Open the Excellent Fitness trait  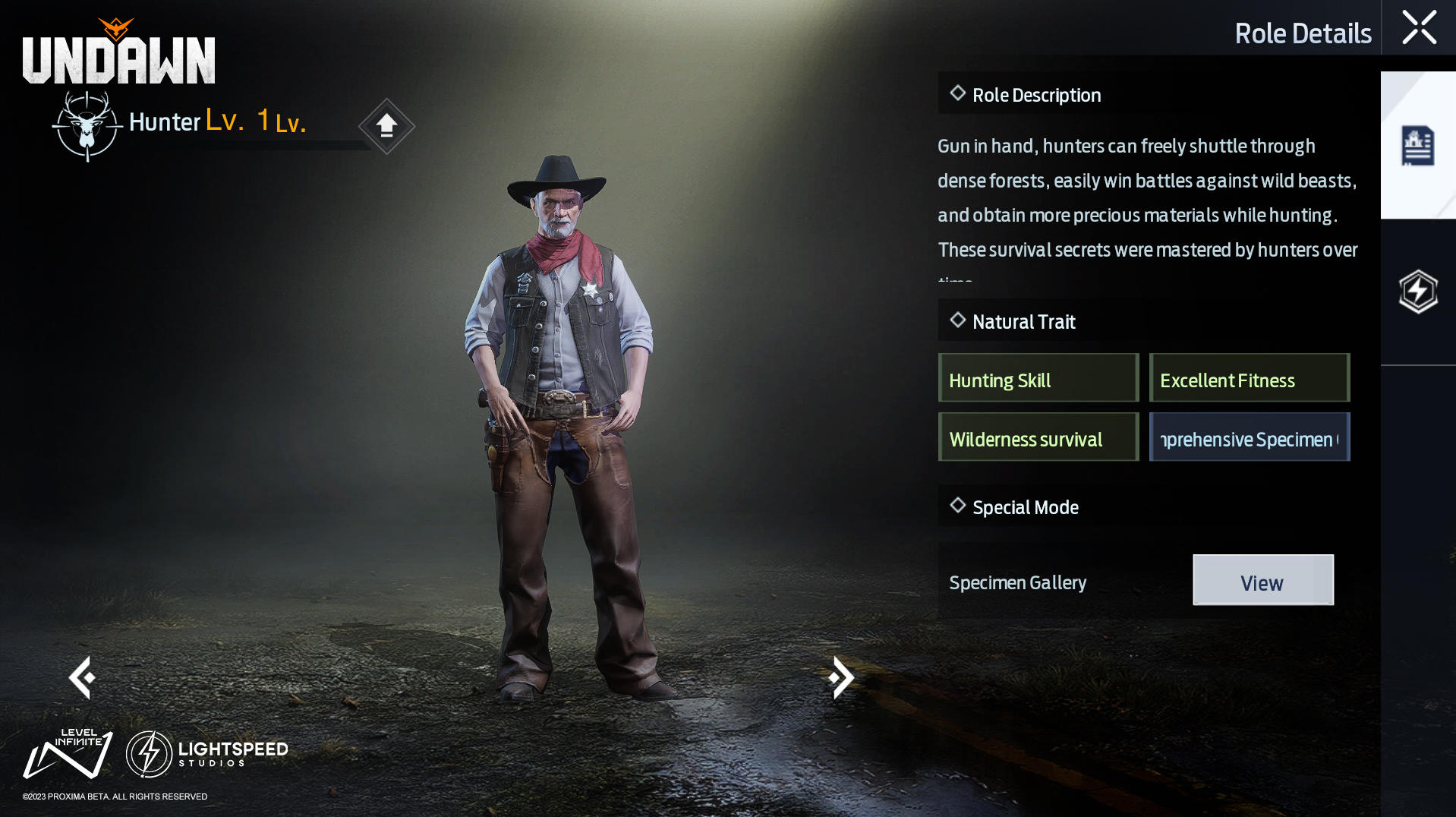(x=1249, y=378)
